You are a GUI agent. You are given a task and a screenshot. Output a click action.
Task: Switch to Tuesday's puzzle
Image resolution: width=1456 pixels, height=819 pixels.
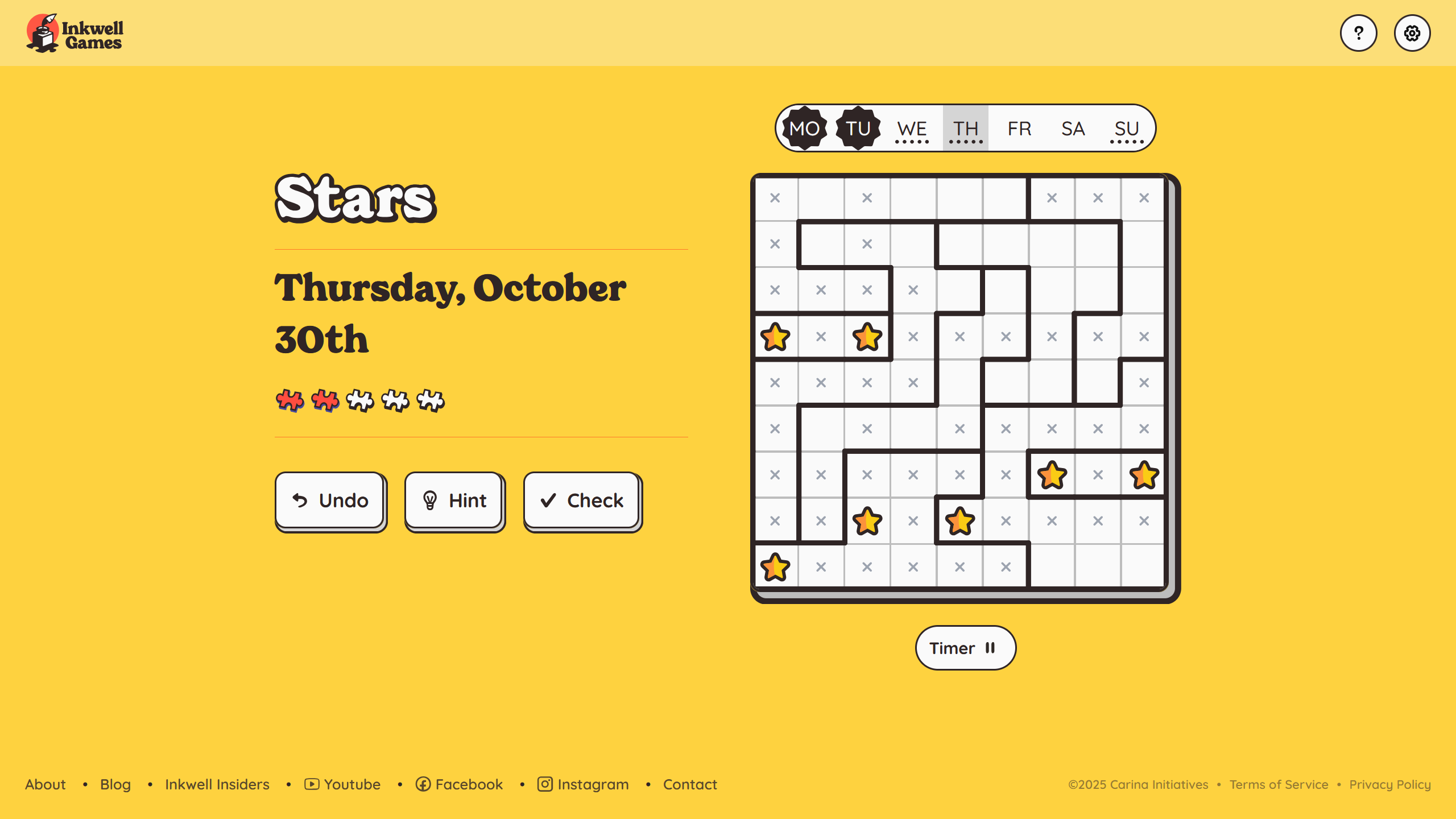[x=858, y=129]
